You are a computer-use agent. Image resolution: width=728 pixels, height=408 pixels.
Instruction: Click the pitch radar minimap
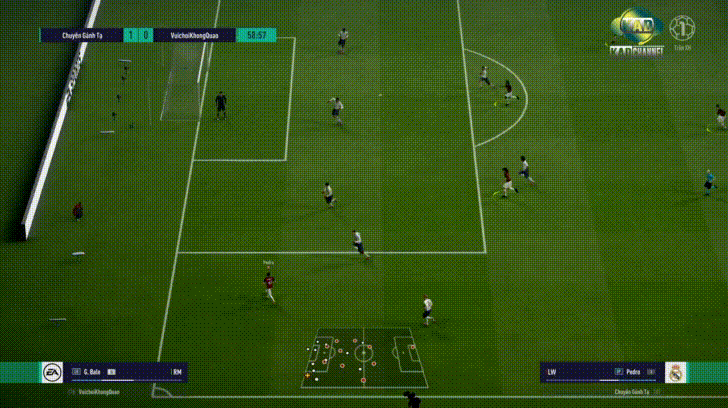[x=364, y=356]
